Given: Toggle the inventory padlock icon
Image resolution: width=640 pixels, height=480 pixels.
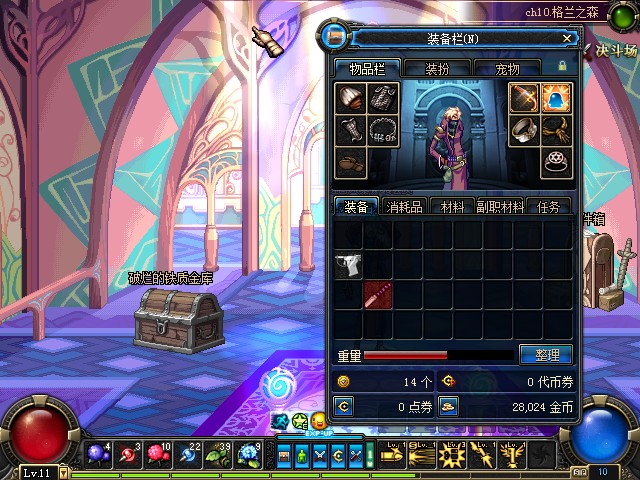Looking at the screenshot, I should 562,66.
